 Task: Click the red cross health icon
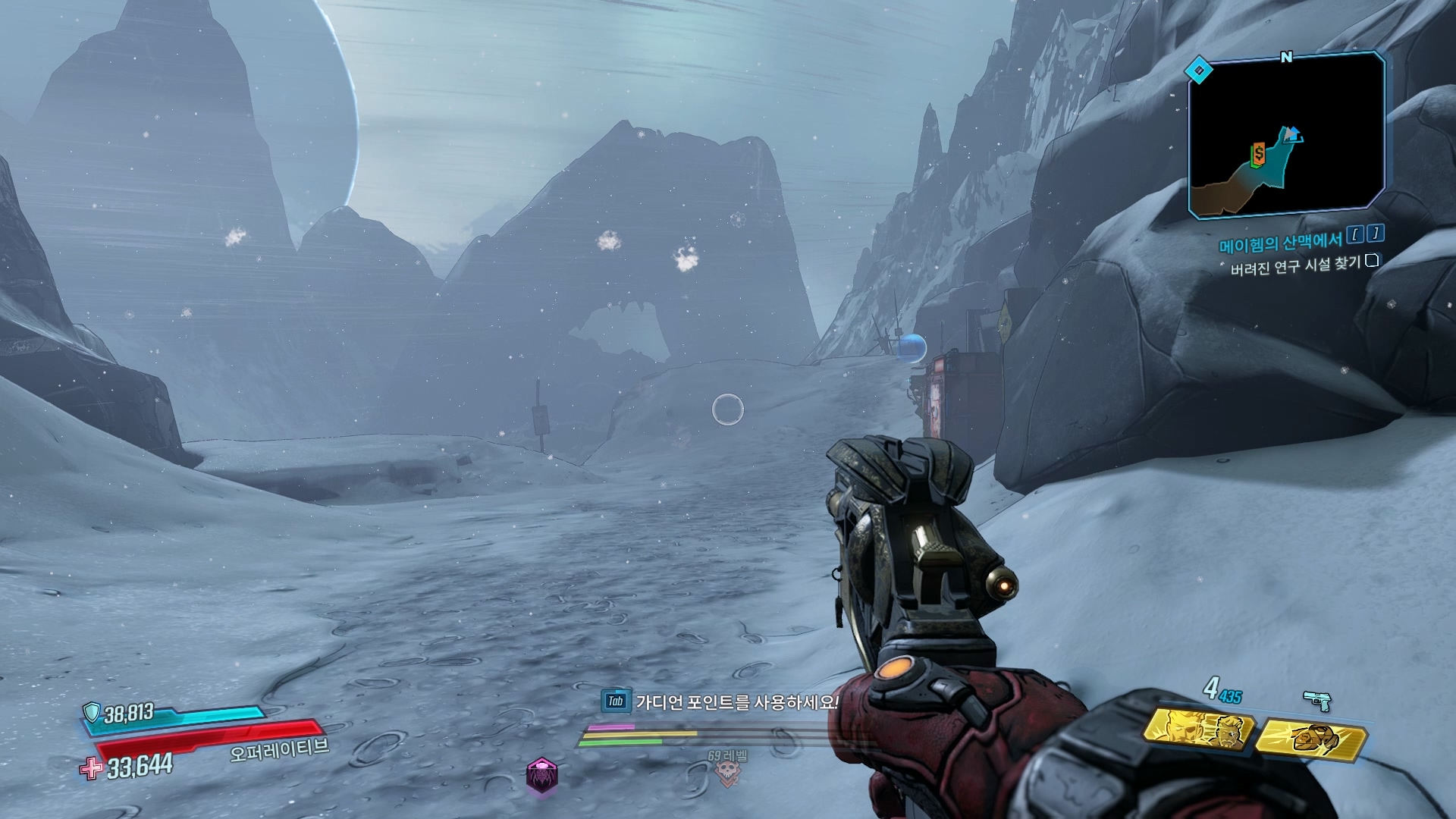tap(91, 769)
